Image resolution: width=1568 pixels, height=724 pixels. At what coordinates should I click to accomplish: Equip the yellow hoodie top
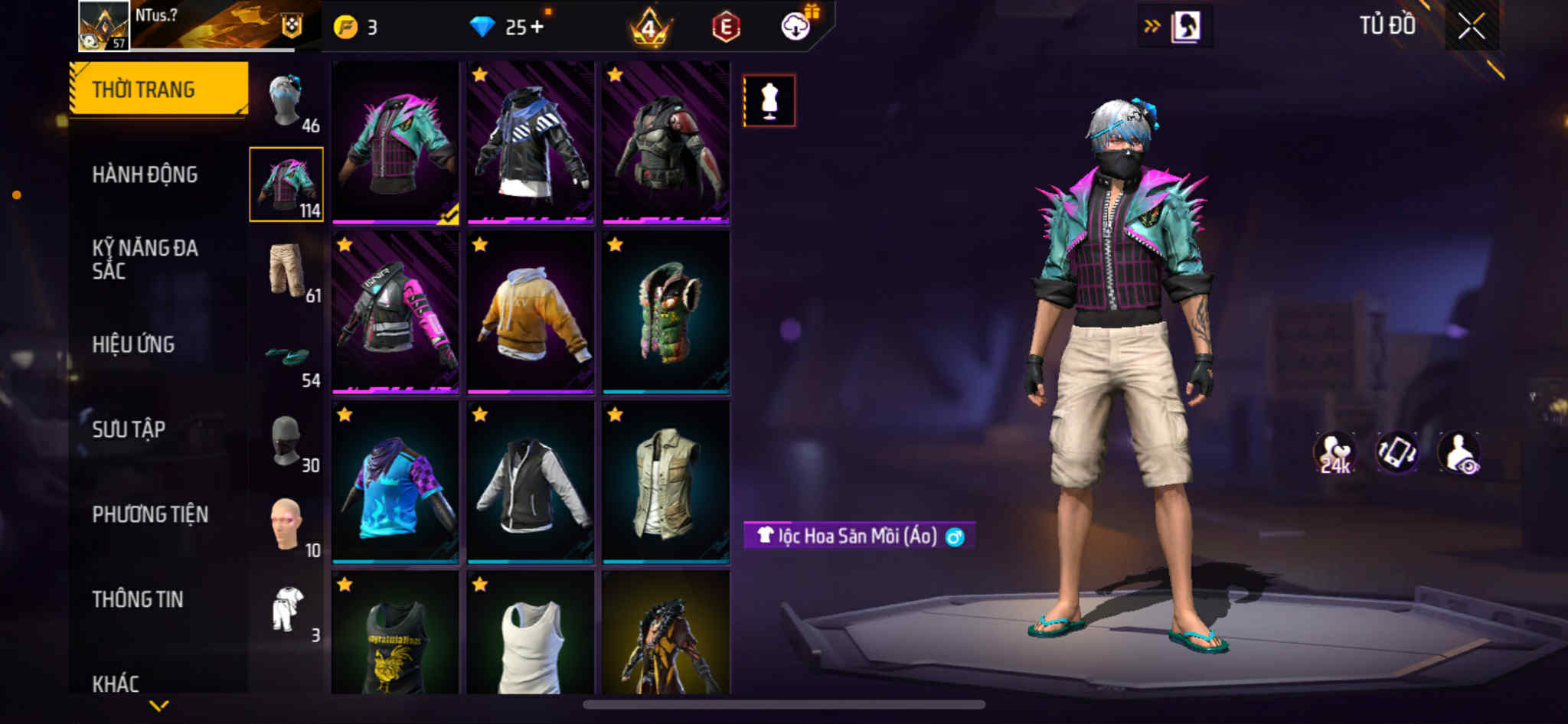[x=531, y=313]
